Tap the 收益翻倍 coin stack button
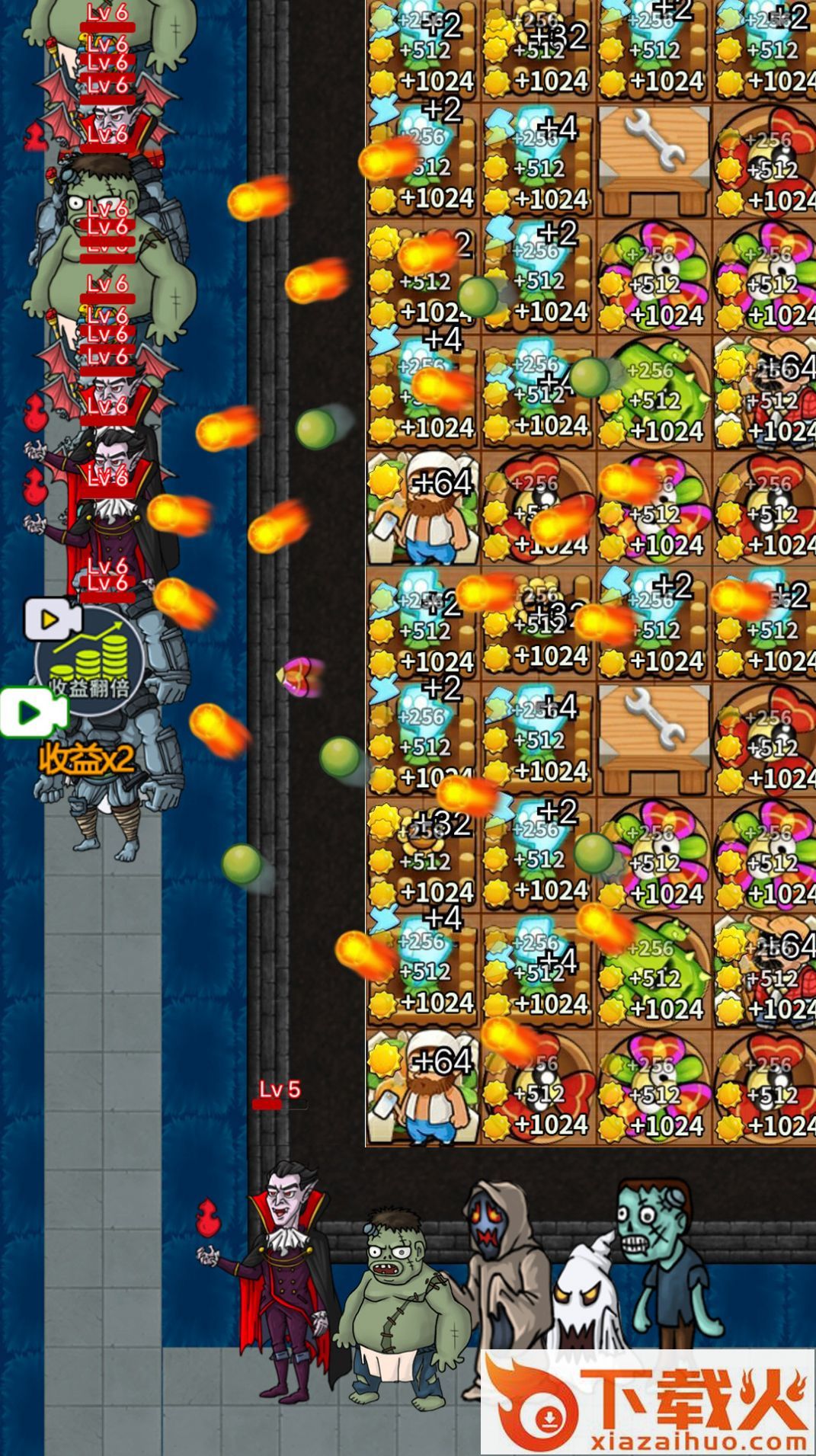Viewport: 816px width, 1456px height. coord(90,659)
